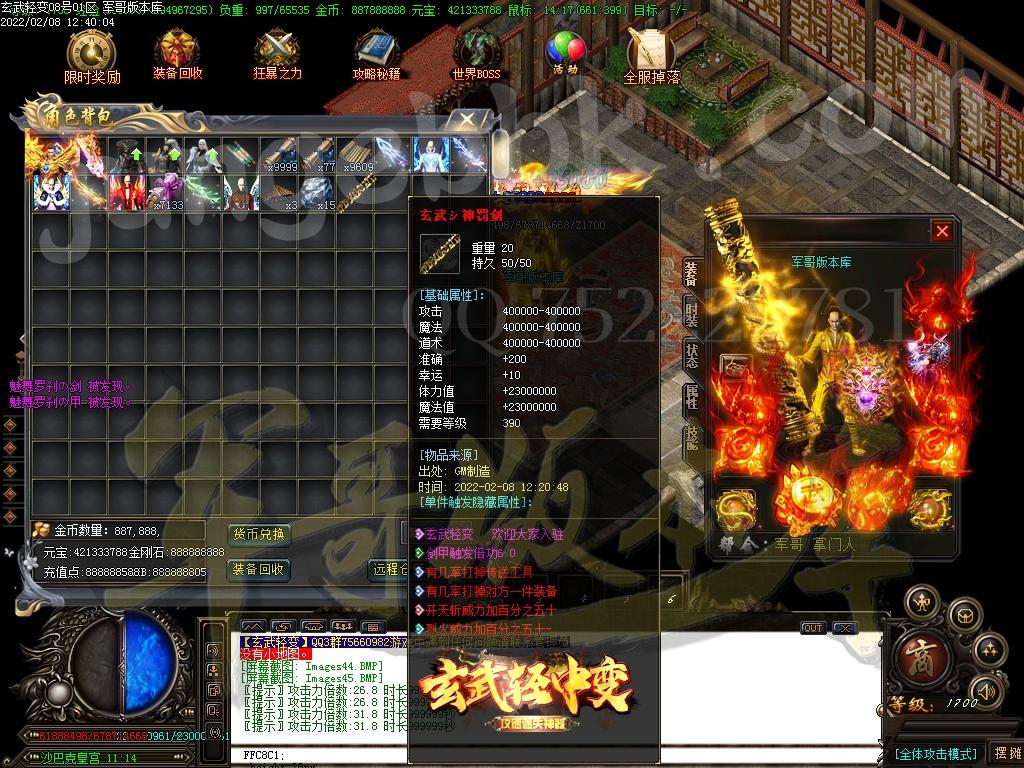
Task: Open the 限时奖励 timed reward icon
Action: point(91,54)
